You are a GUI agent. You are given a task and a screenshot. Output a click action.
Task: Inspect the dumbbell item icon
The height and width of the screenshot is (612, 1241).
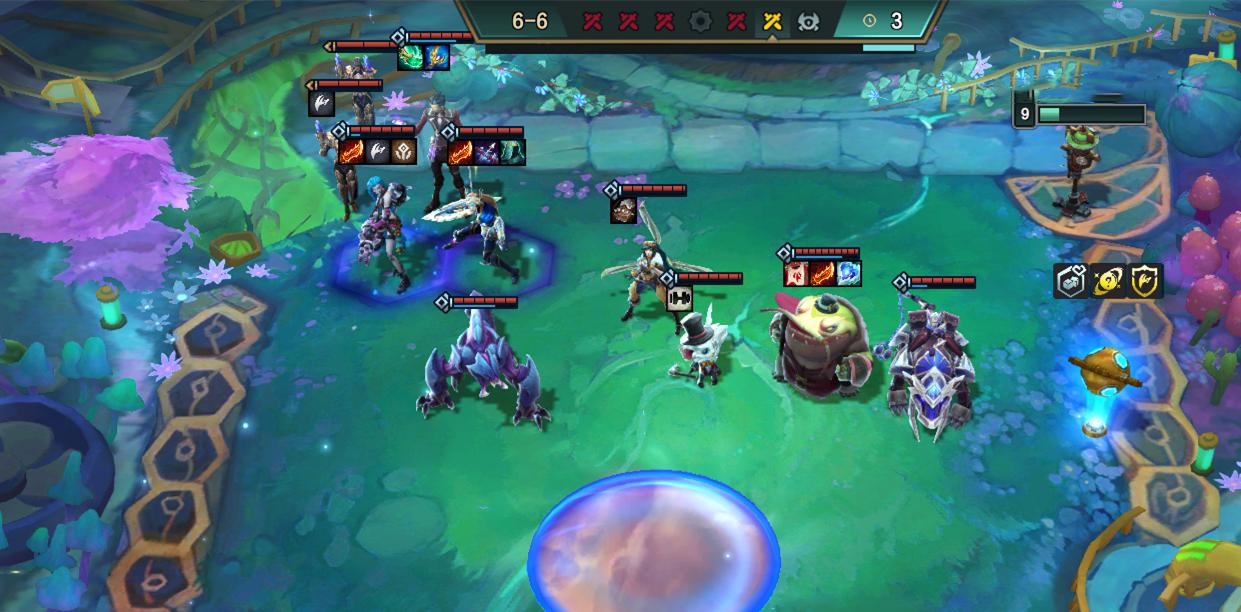[x=680, y=297]
